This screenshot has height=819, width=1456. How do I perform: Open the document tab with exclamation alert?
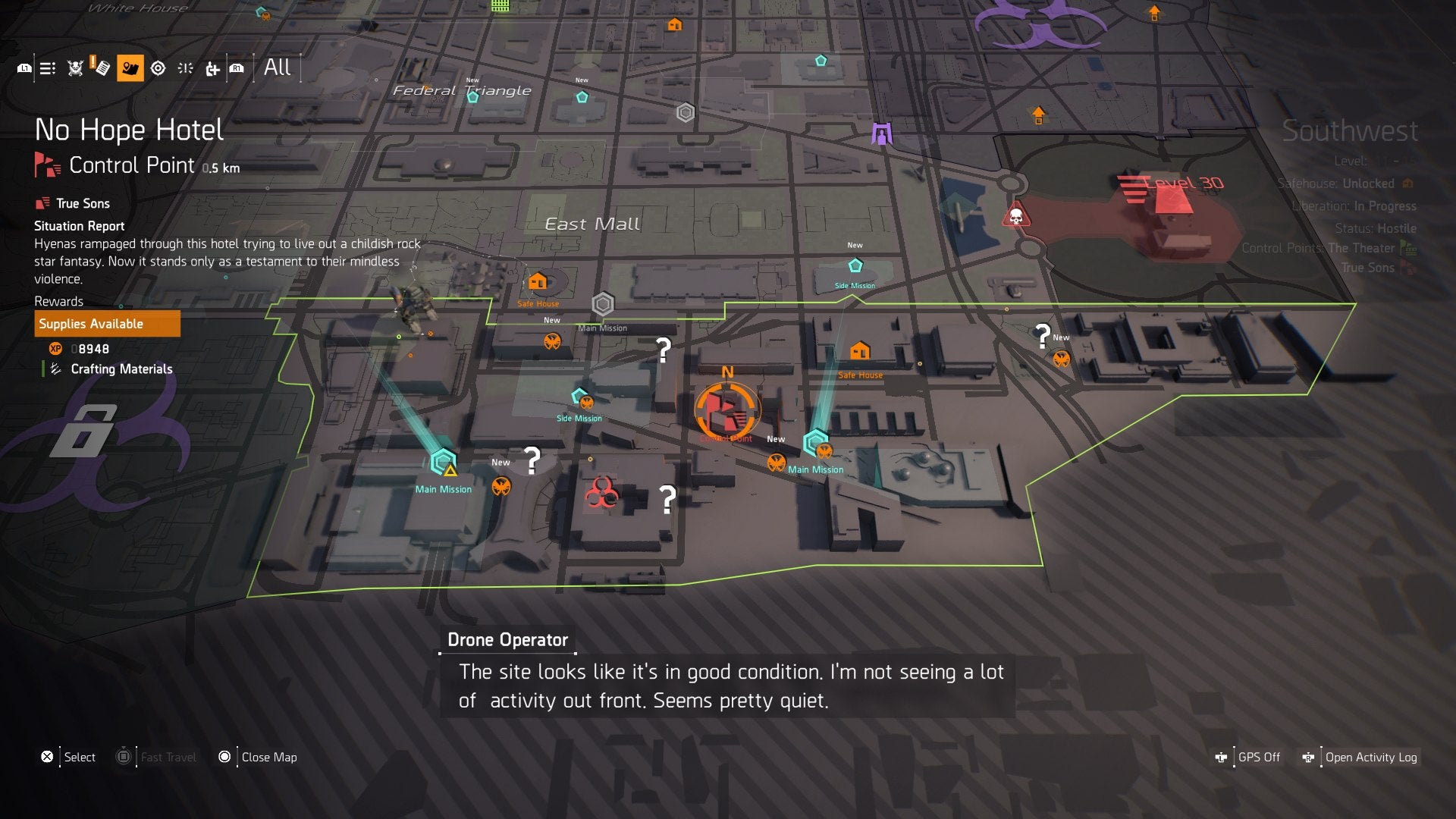[x=100, y=67]
